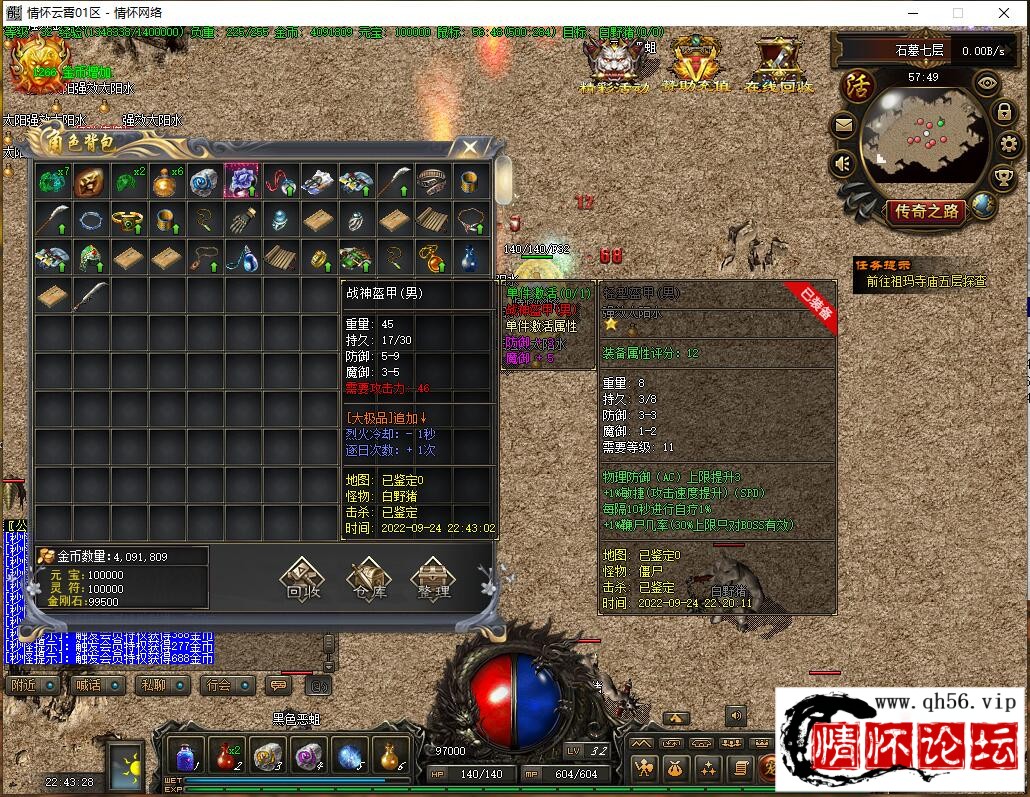Viewport: 1030px width, 797px height.
Task: Open the 赞助充值 V icon
Action: (696, 64)
